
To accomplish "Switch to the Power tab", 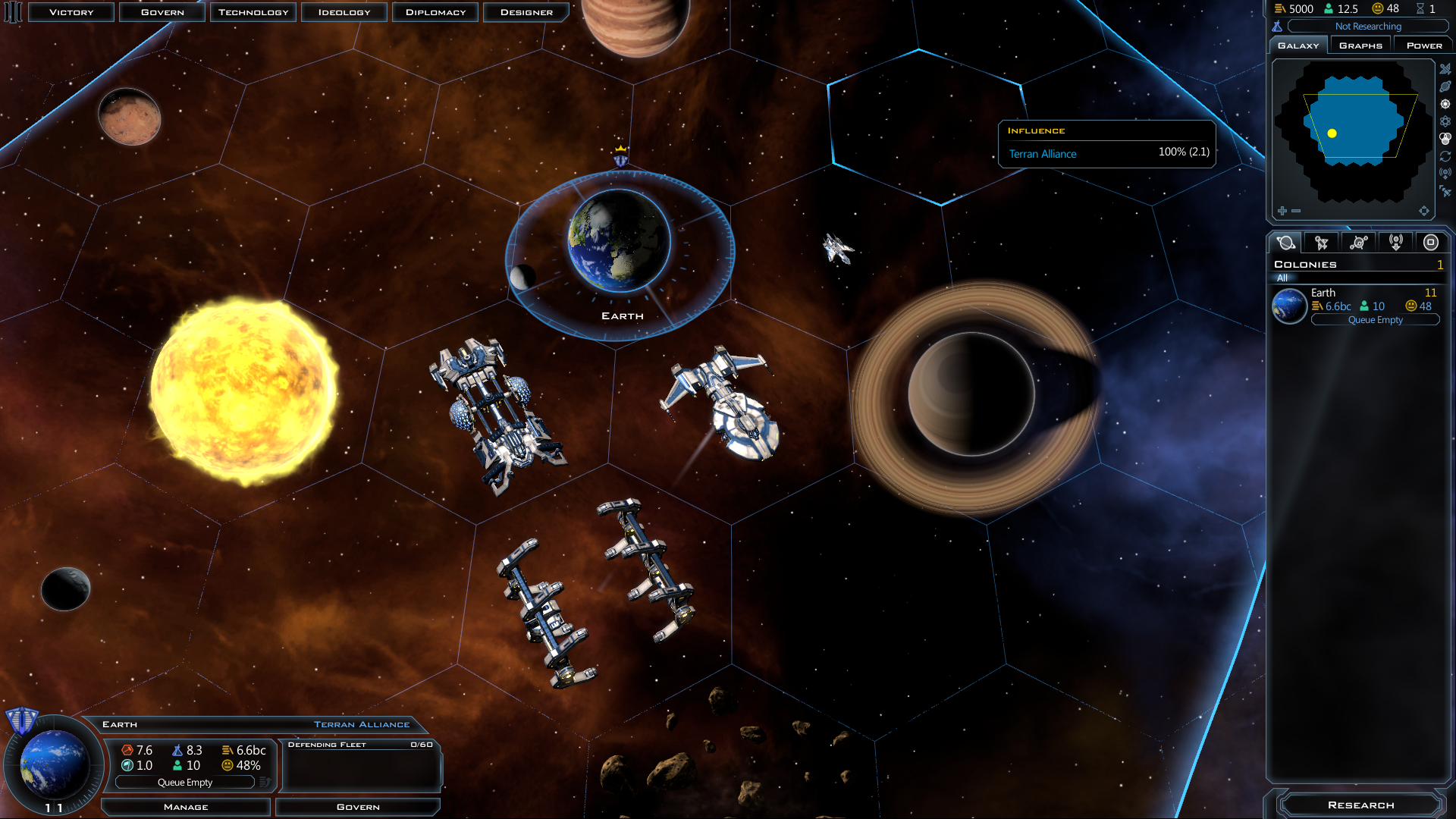I will [x=1423, y=45].
